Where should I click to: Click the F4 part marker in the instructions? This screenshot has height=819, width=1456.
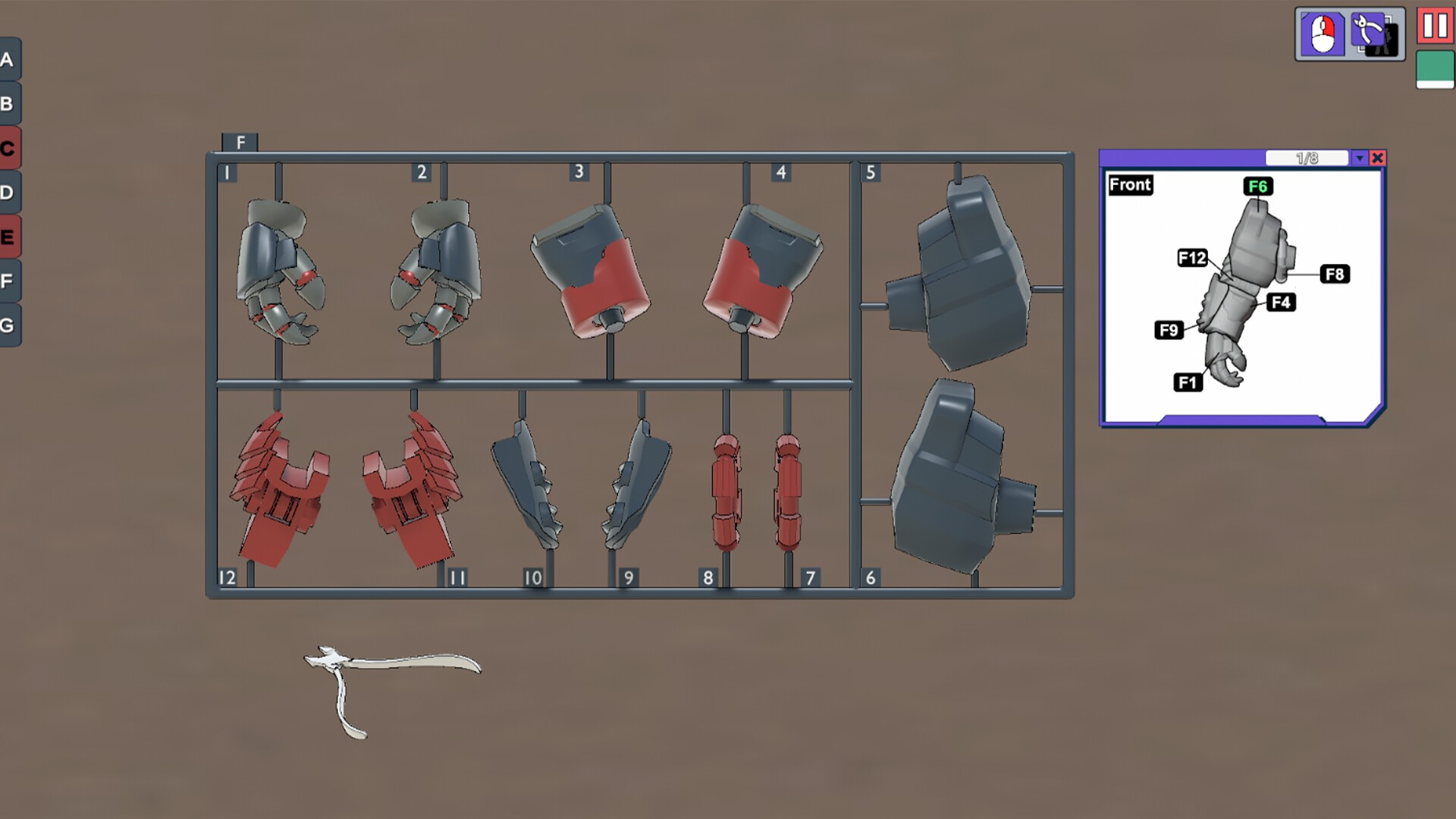click(x=1282, y=301)
